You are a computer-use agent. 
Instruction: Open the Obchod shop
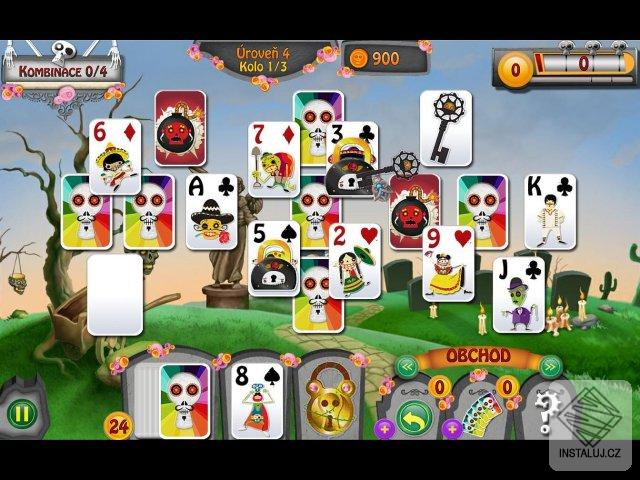(x=477, y=357)
